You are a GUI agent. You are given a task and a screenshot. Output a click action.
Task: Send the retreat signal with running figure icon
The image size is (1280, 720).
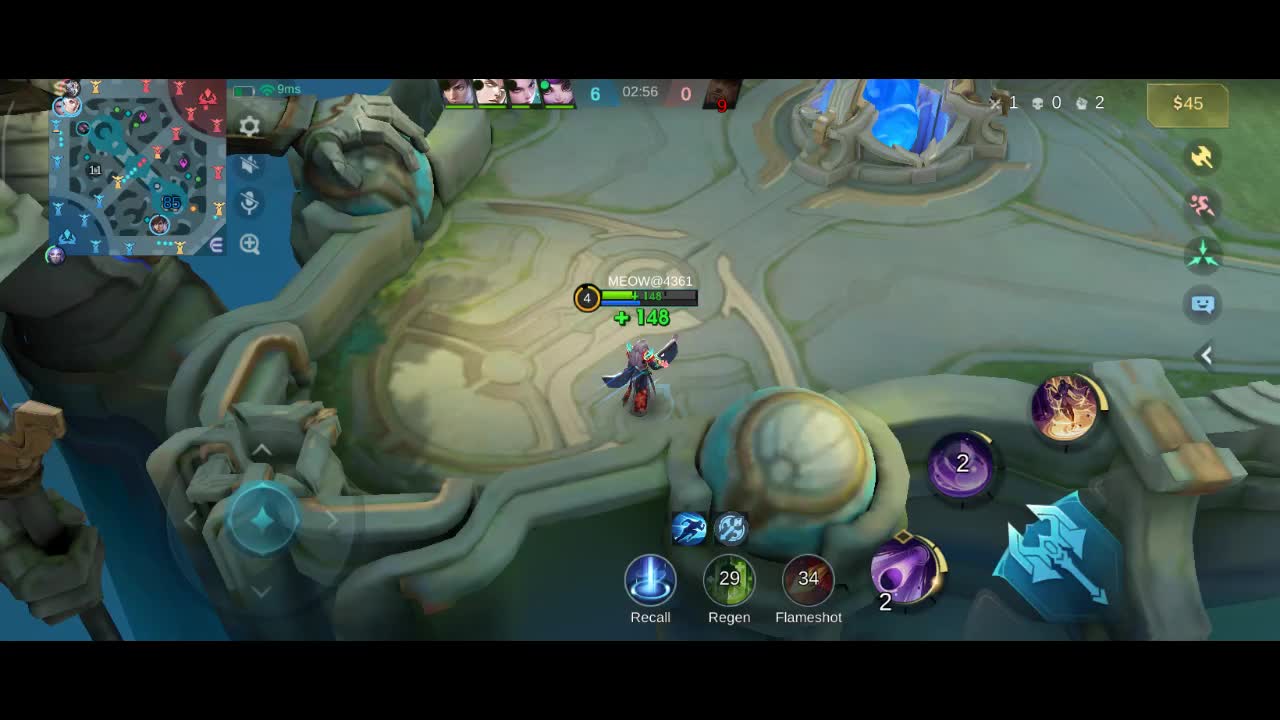(x=1202, y=205)
